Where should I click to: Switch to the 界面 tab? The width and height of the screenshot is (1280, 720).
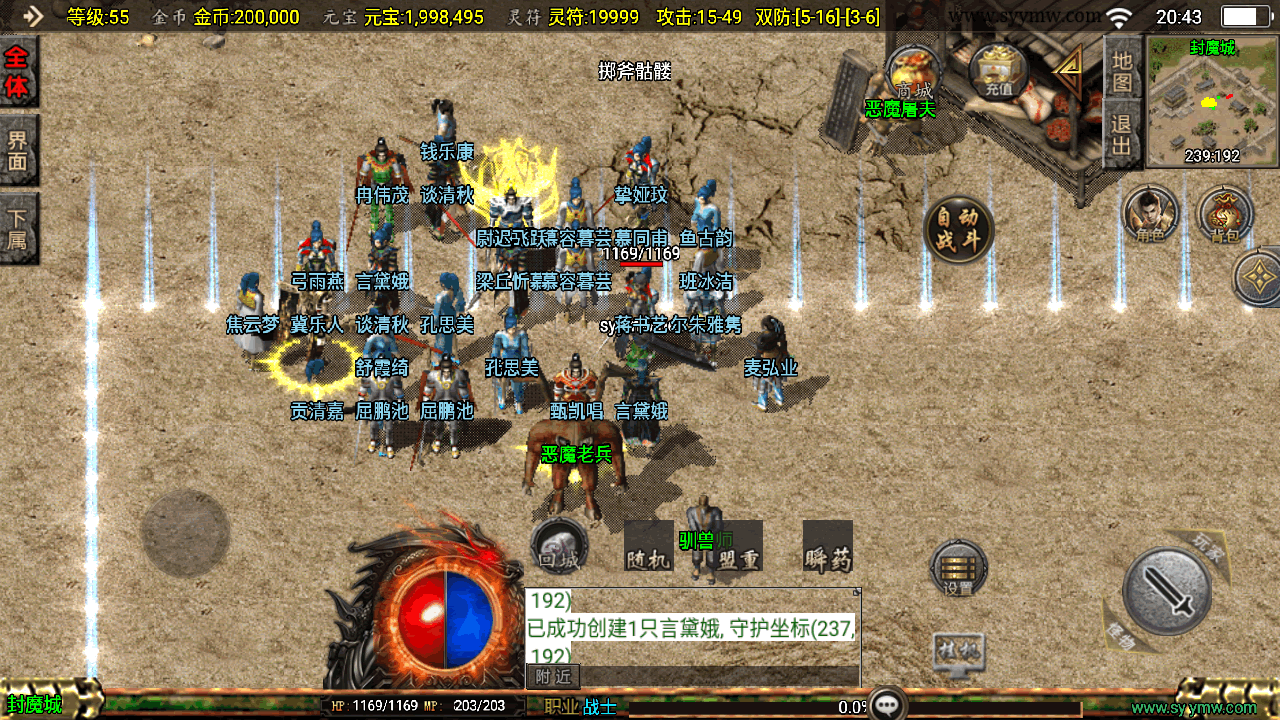[x=17, y=150]
